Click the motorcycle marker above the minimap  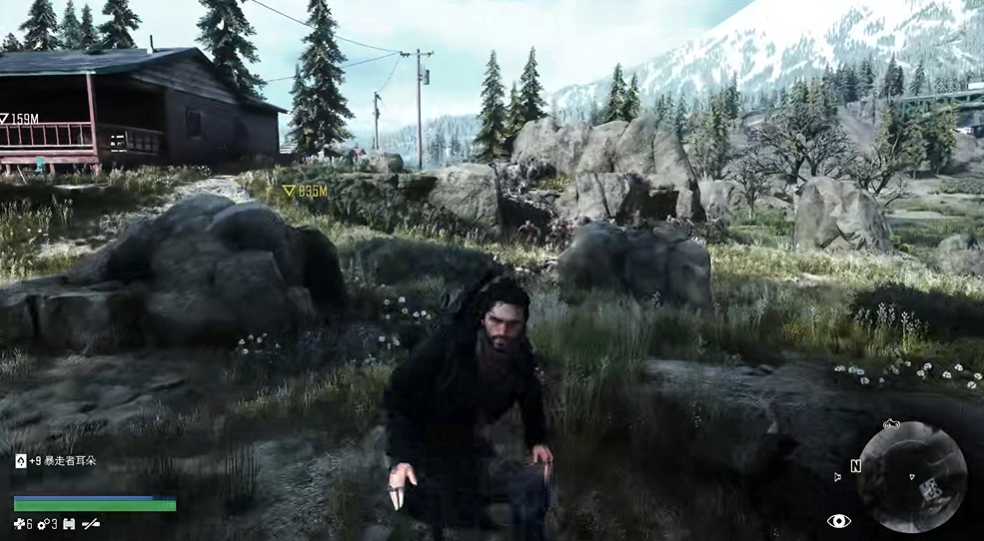click(x=892, y=425)
